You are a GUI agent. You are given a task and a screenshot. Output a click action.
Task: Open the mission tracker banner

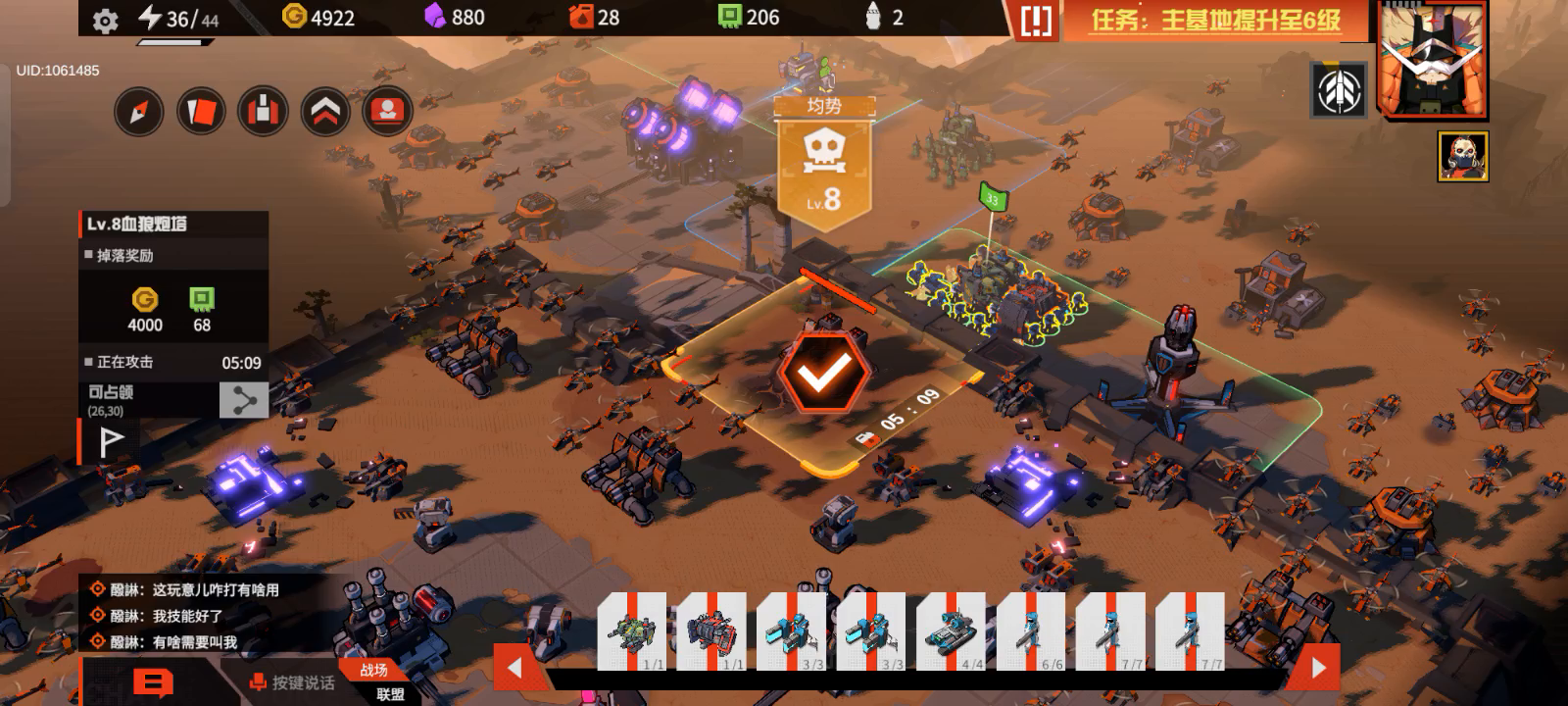pos(1215,21)
